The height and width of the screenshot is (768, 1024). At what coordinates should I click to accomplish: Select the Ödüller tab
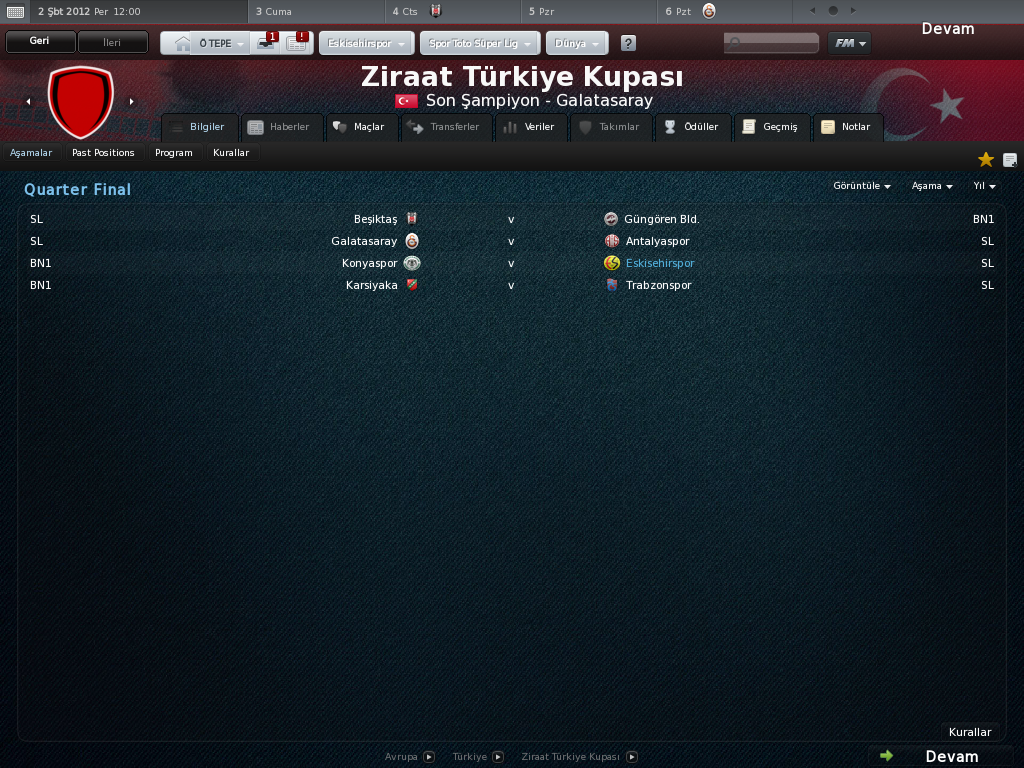tap(691, 127)
